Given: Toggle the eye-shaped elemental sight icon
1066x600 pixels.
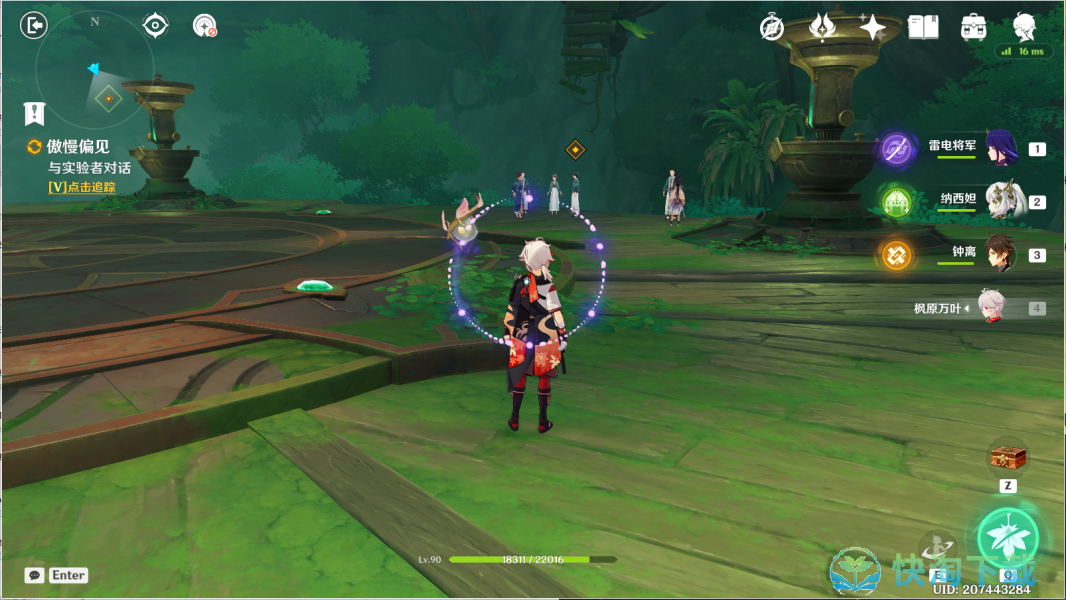Looking at the screenshot, I should click(155, 25).
